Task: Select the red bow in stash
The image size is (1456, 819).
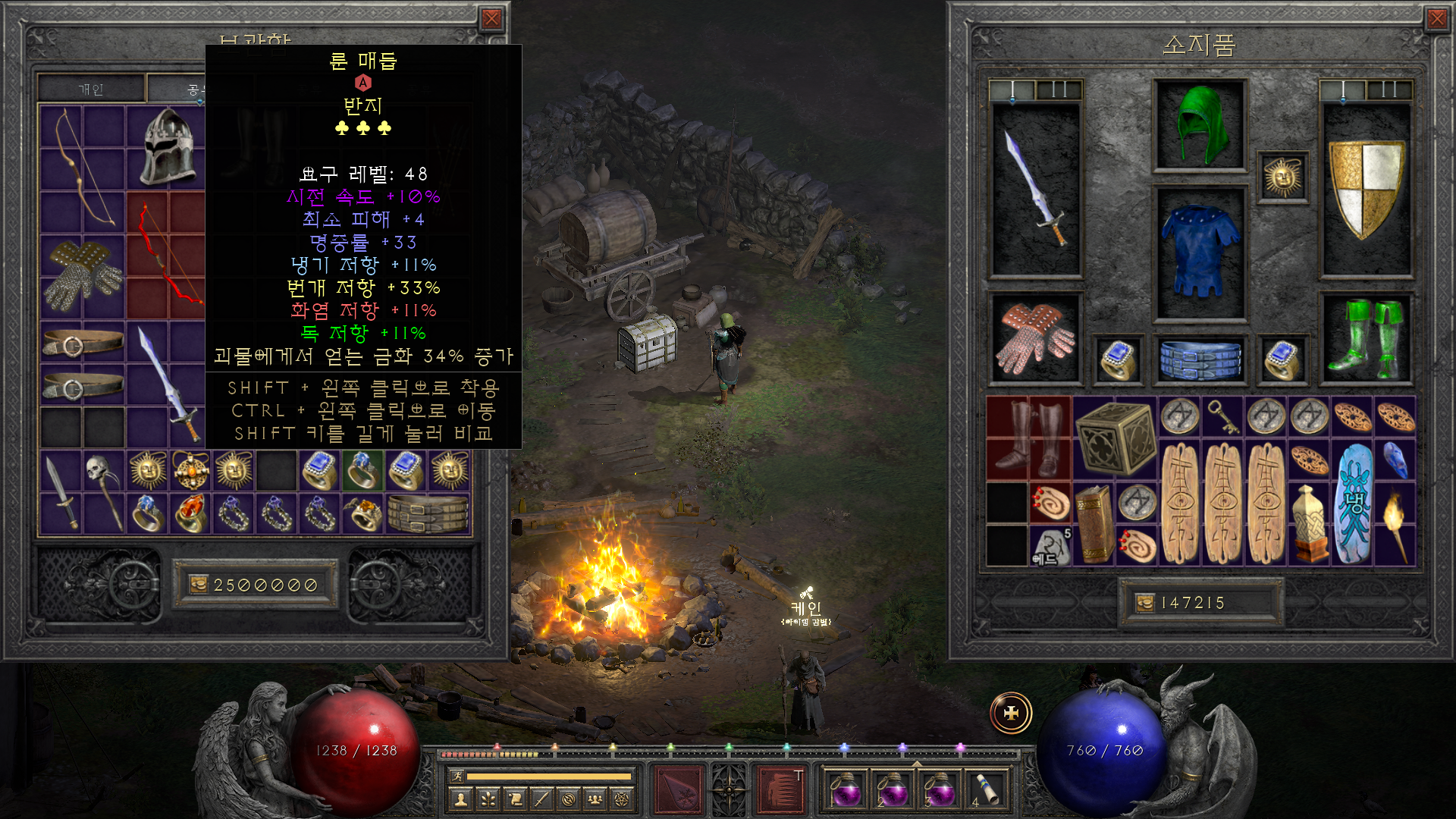Action: point(167,254)
